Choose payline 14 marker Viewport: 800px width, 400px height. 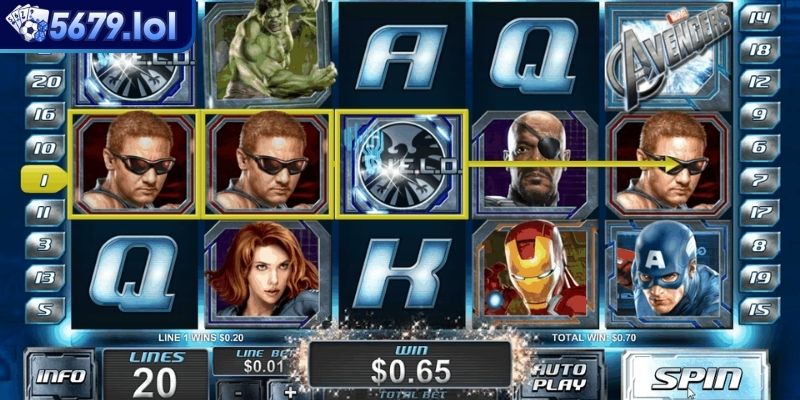[x=759, y=17]
